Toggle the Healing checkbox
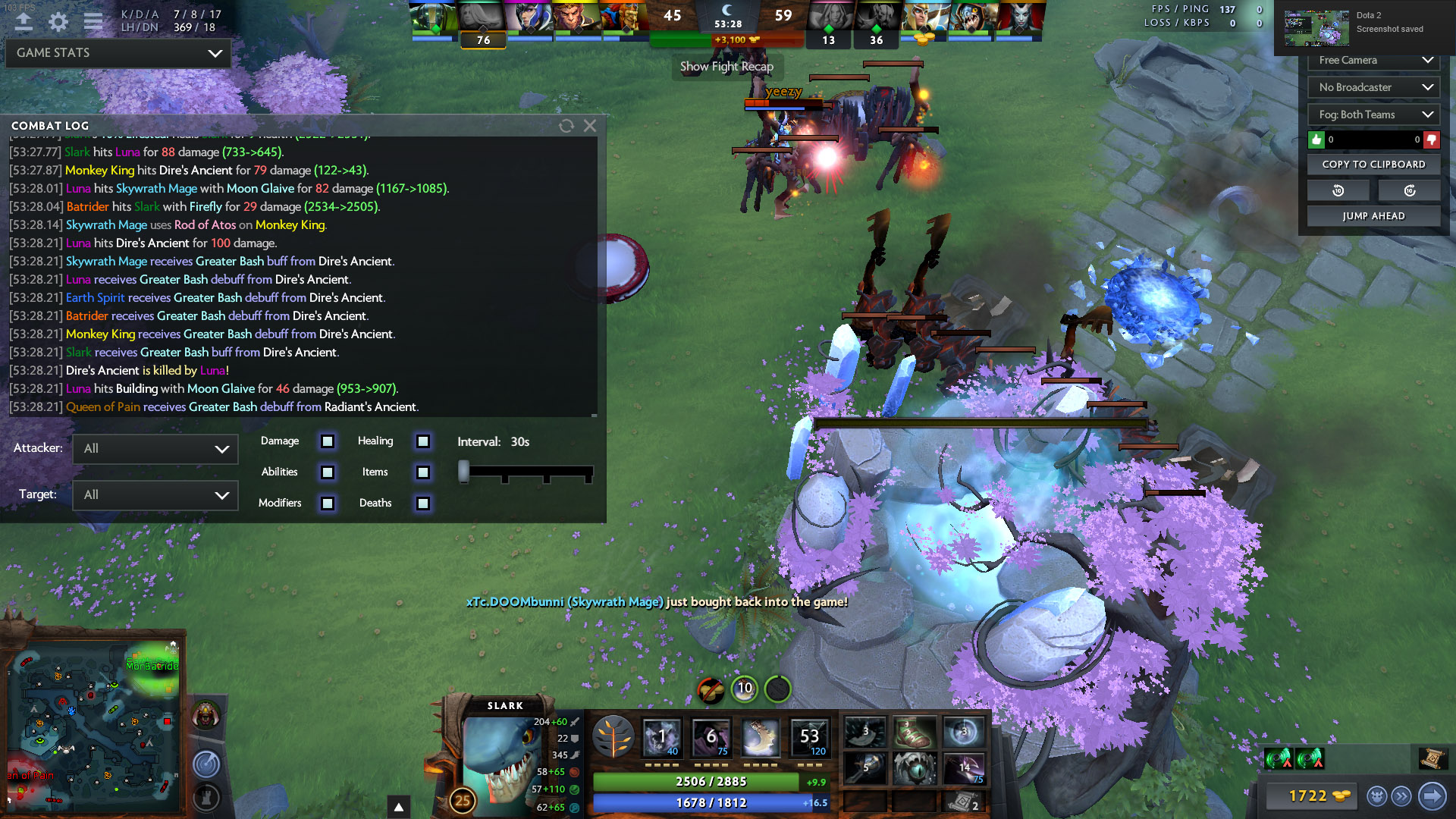 pyautogui.click(x=423, y=441)
